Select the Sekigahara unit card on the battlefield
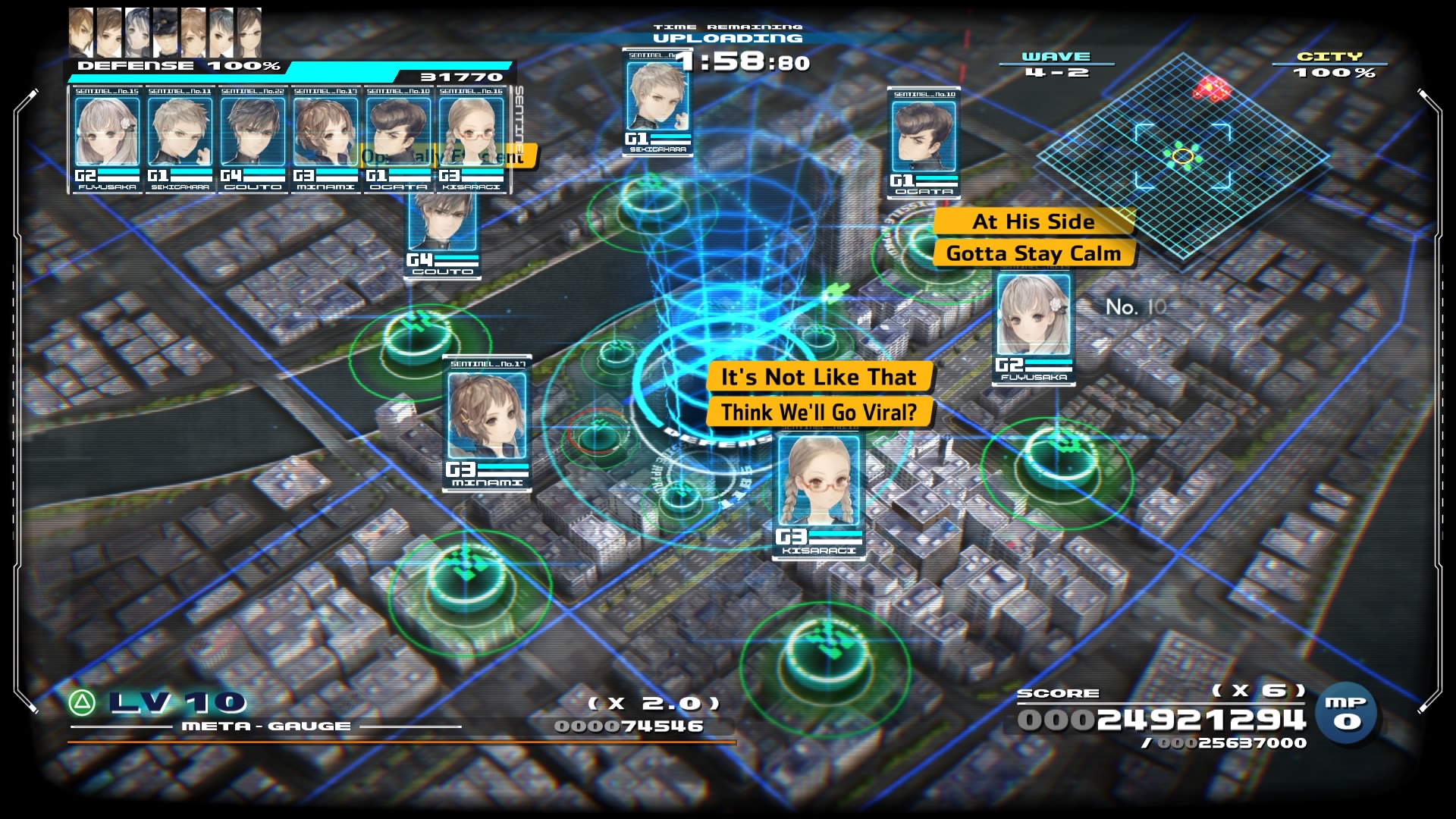 [x=657, y=102]
